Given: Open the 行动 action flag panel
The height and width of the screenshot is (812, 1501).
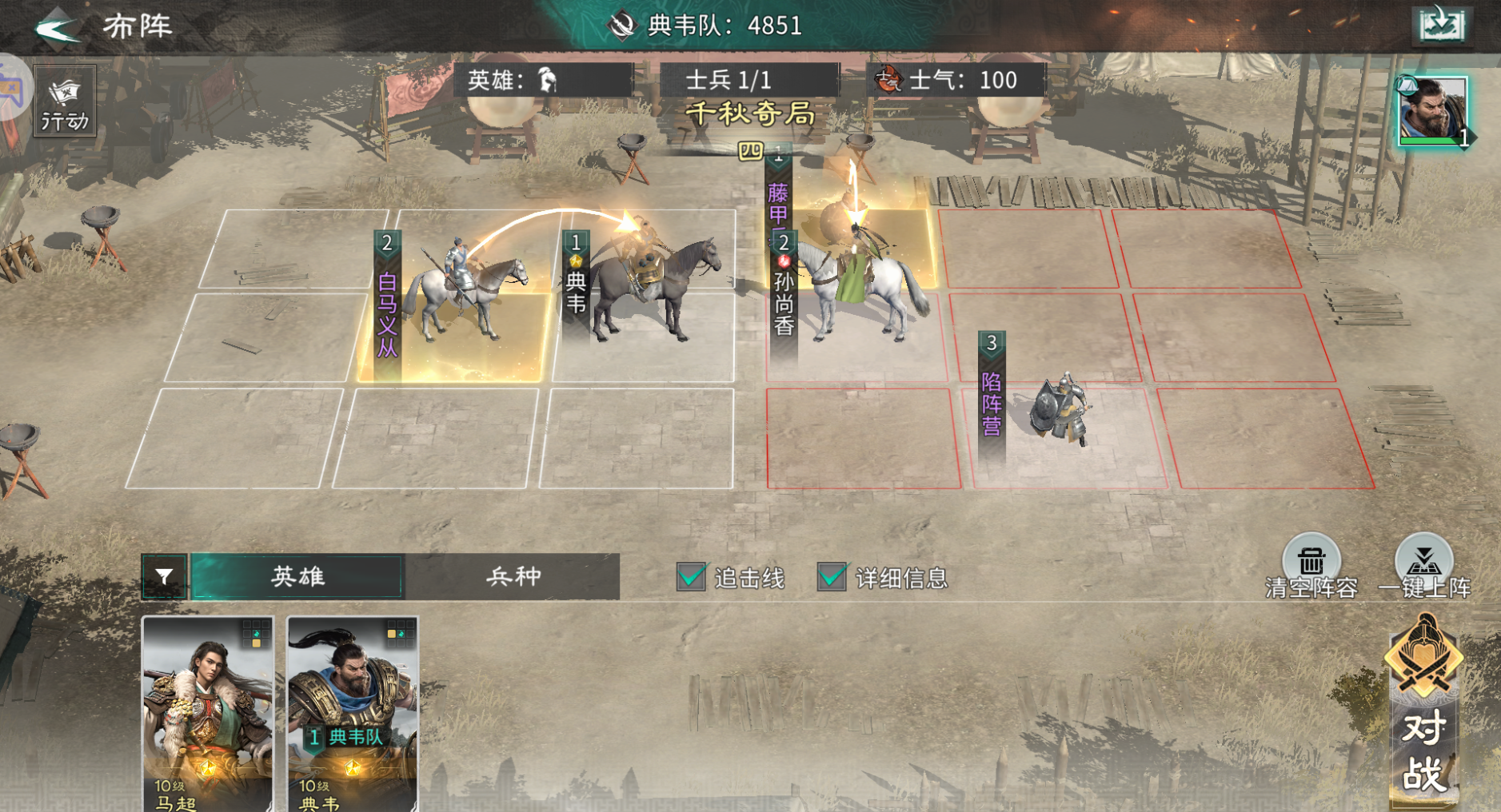Looking at the screenshot, I should [x=63, y=99].
